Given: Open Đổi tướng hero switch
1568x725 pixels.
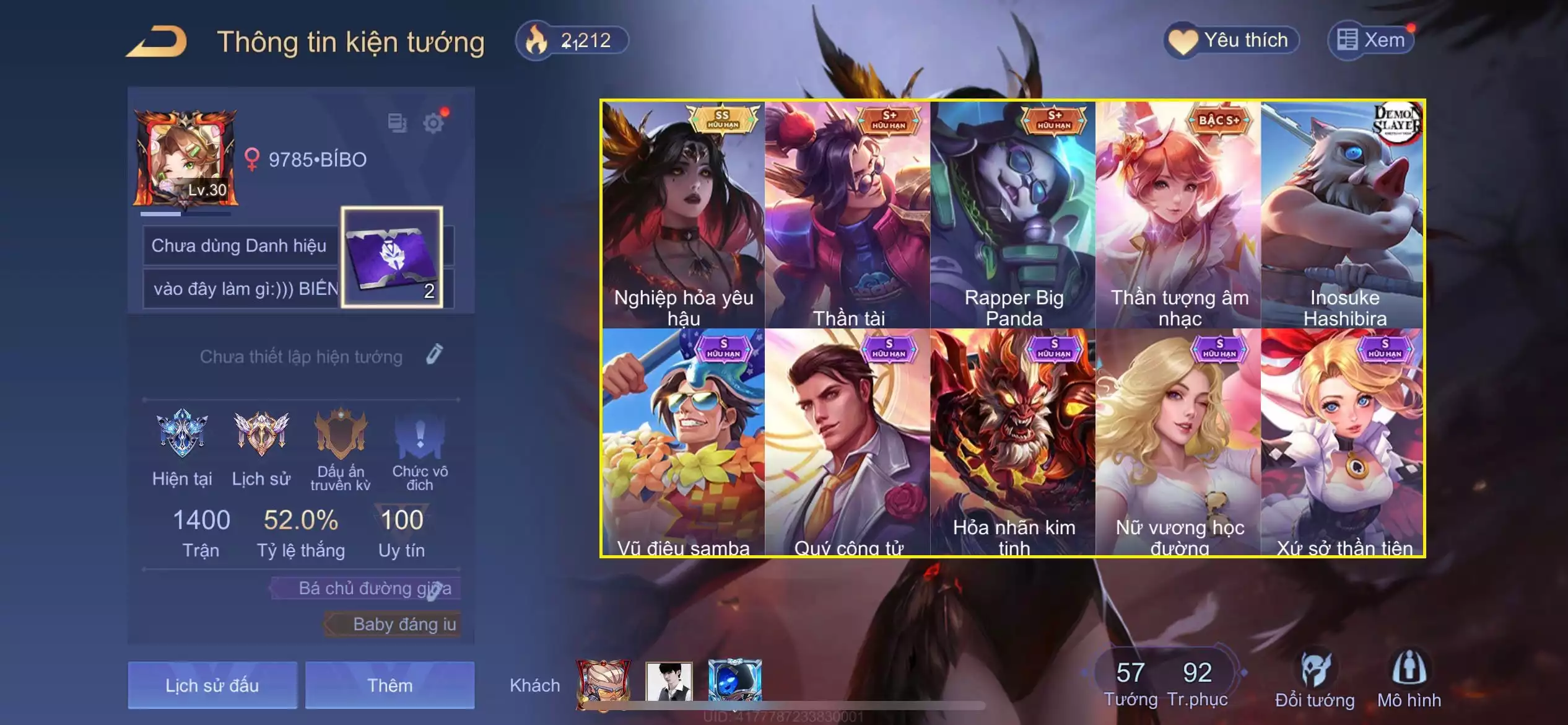Looking at the screenshot, I should click(x=1314, y=680).
